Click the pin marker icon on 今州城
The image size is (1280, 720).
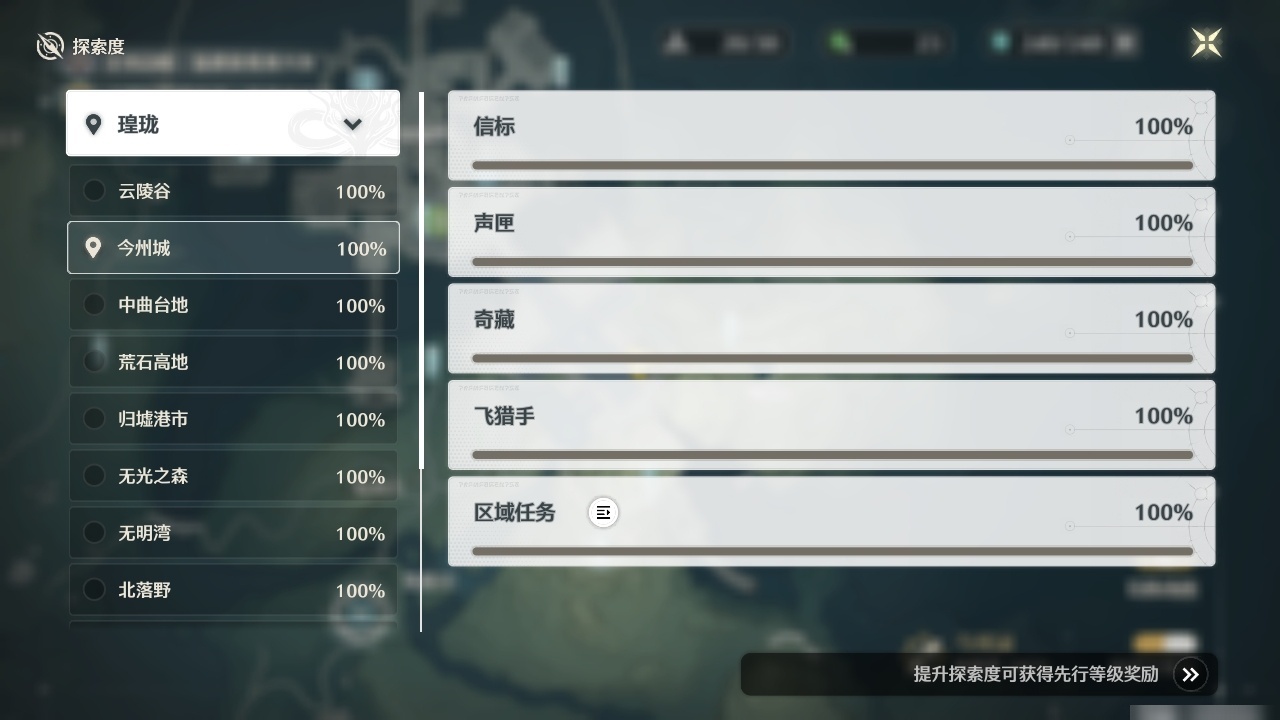pyautogui.click(x=93, y=247)
